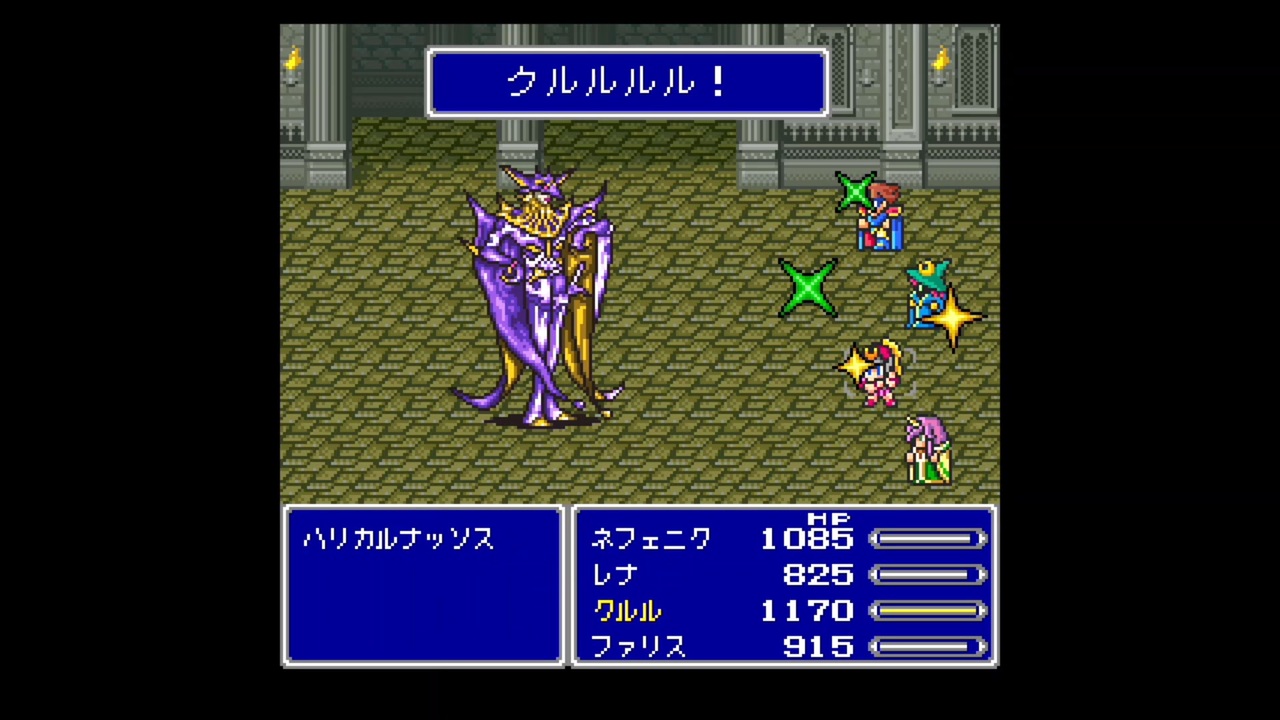
Task: Click クルル's HP value of 1170
Action: 808,611
